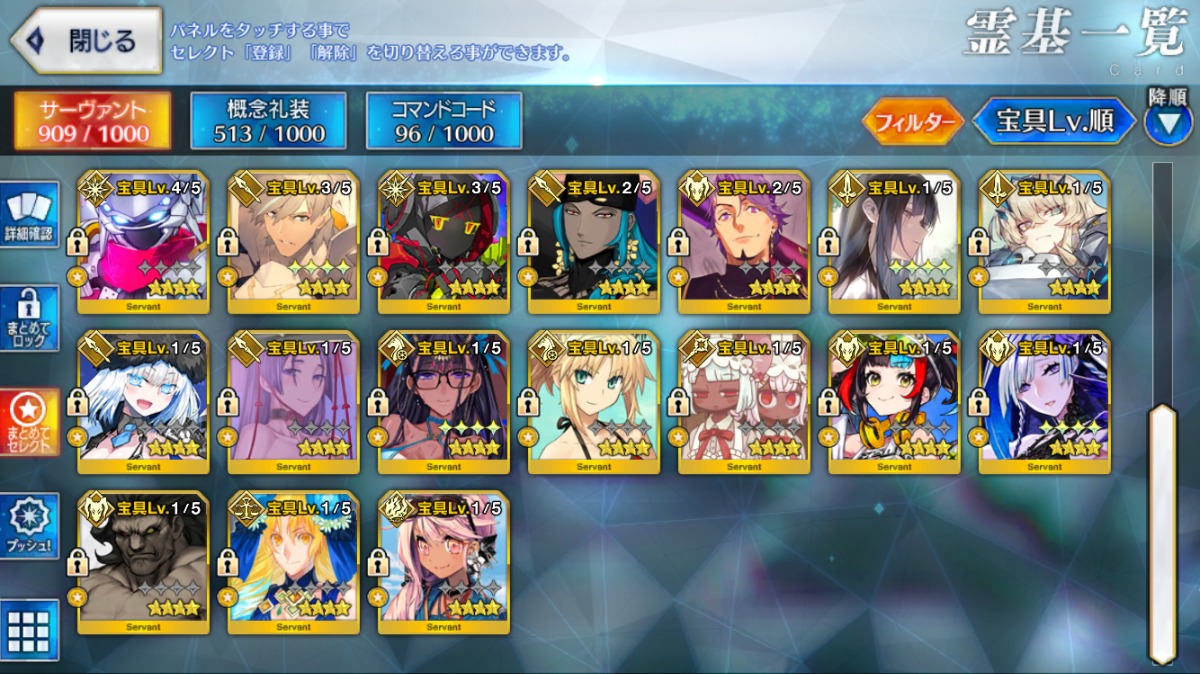Select the servant wearing glasses
Screen dimensions: 1200x674
tap(443, 402)
